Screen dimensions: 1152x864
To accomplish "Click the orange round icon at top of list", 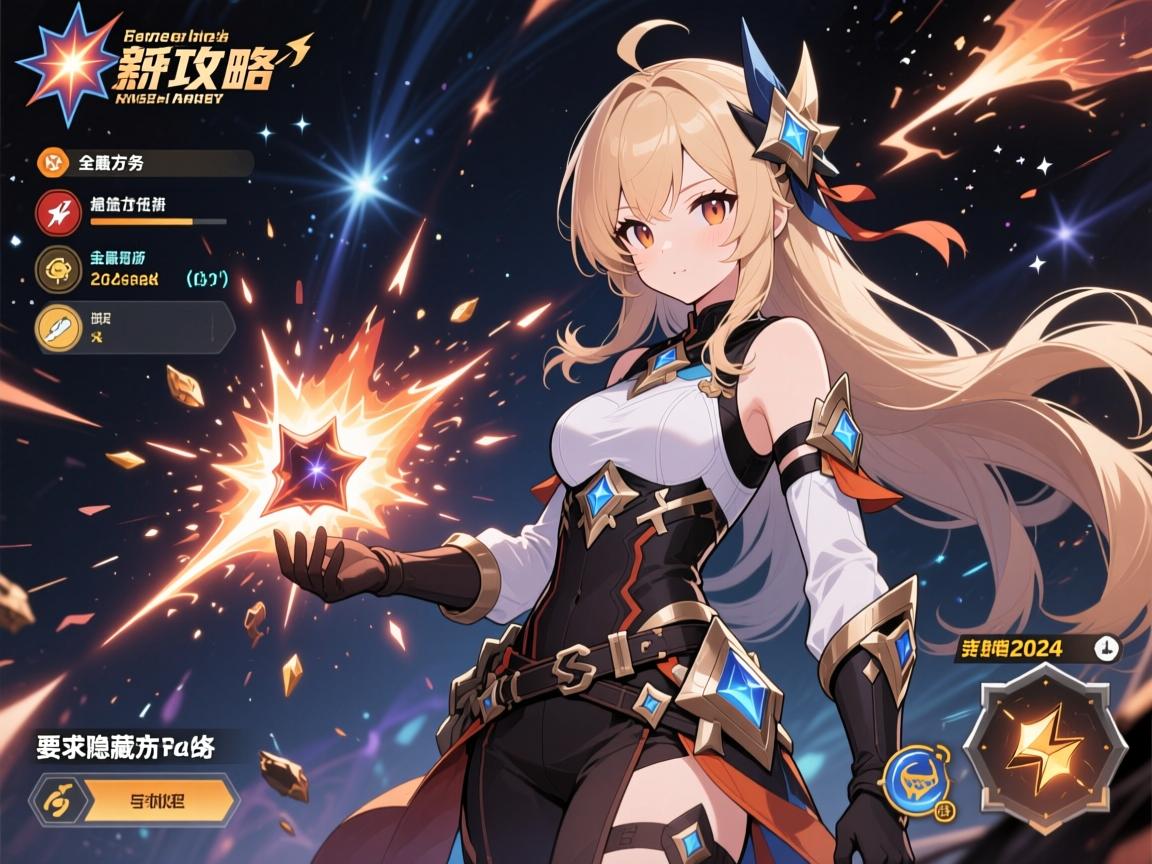I will (x=52, y=162).
